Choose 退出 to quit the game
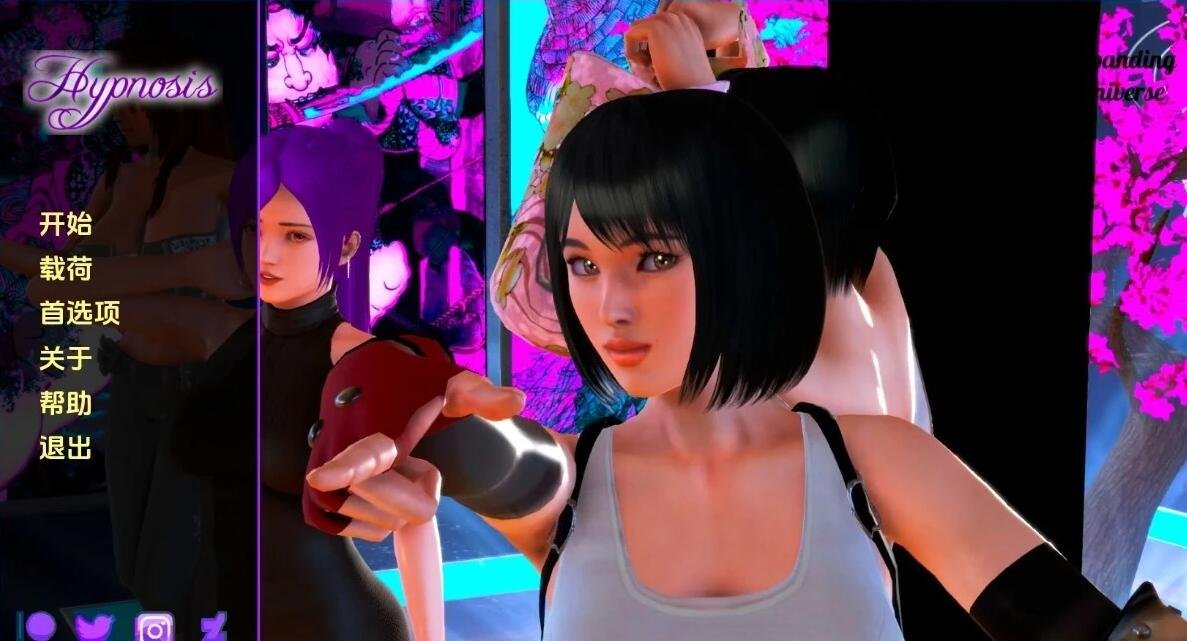1187x641 pixels. point(65,447)
